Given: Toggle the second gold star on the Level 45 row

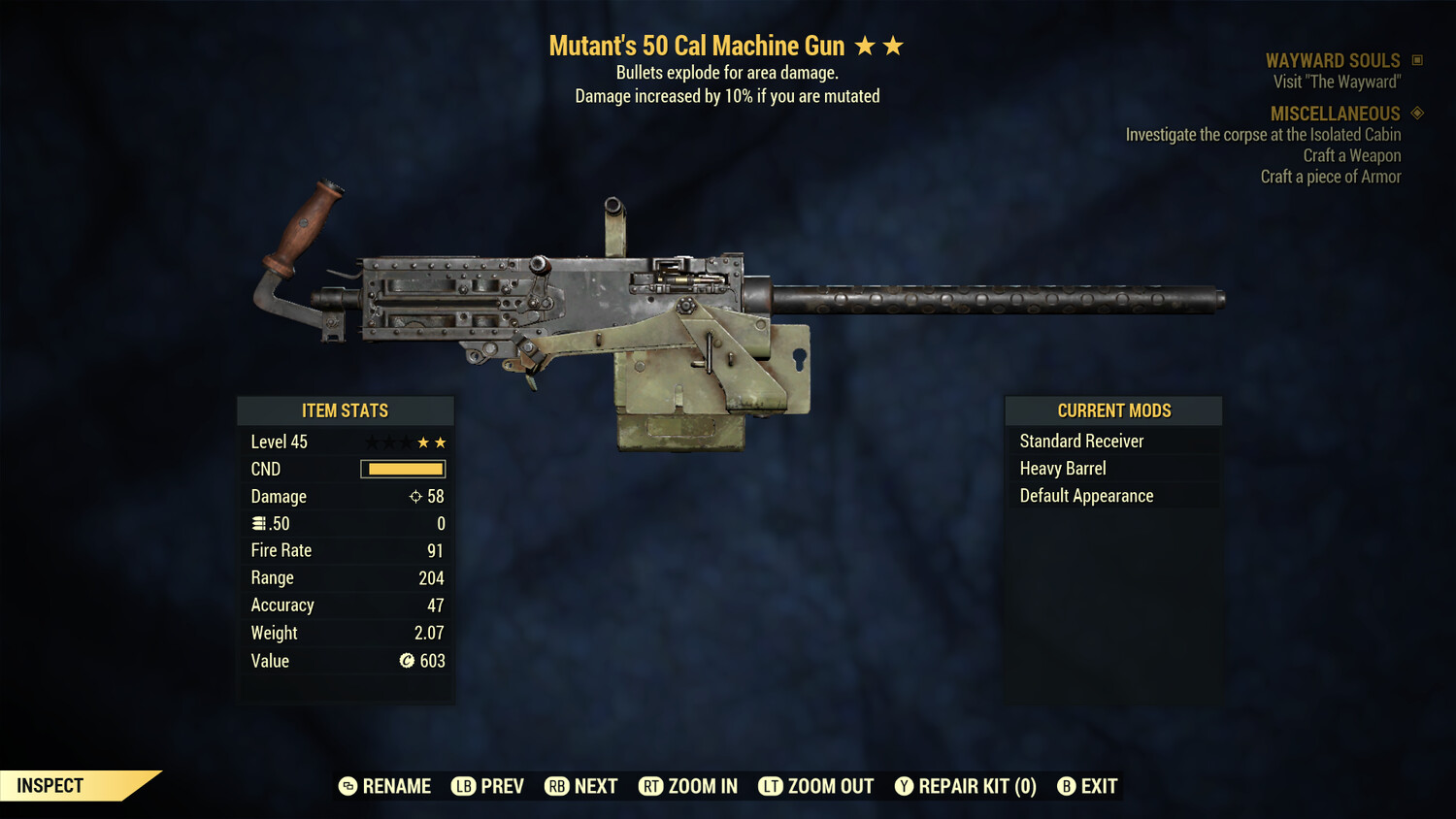Looking at the screenshot, I should 442,441.
